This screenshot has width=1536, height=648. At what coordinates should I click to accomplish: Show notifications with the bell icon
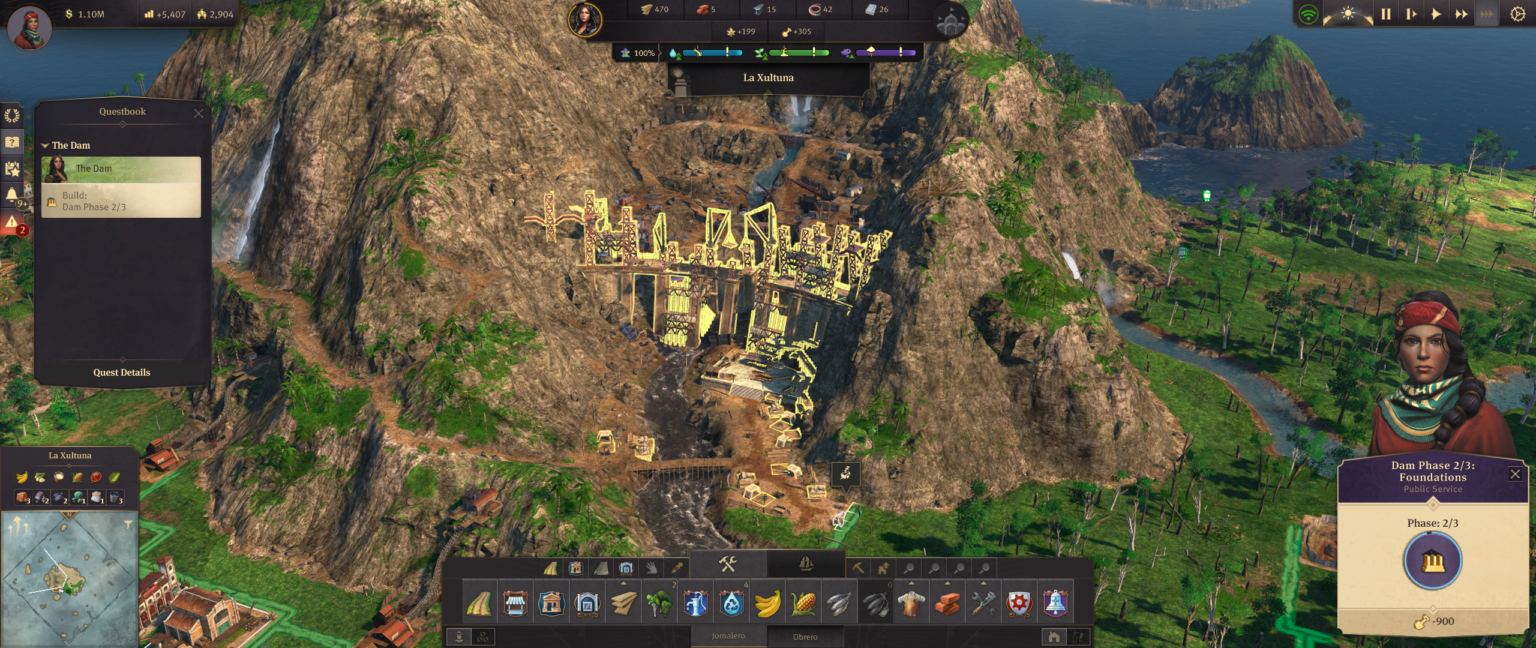(12, 194)
